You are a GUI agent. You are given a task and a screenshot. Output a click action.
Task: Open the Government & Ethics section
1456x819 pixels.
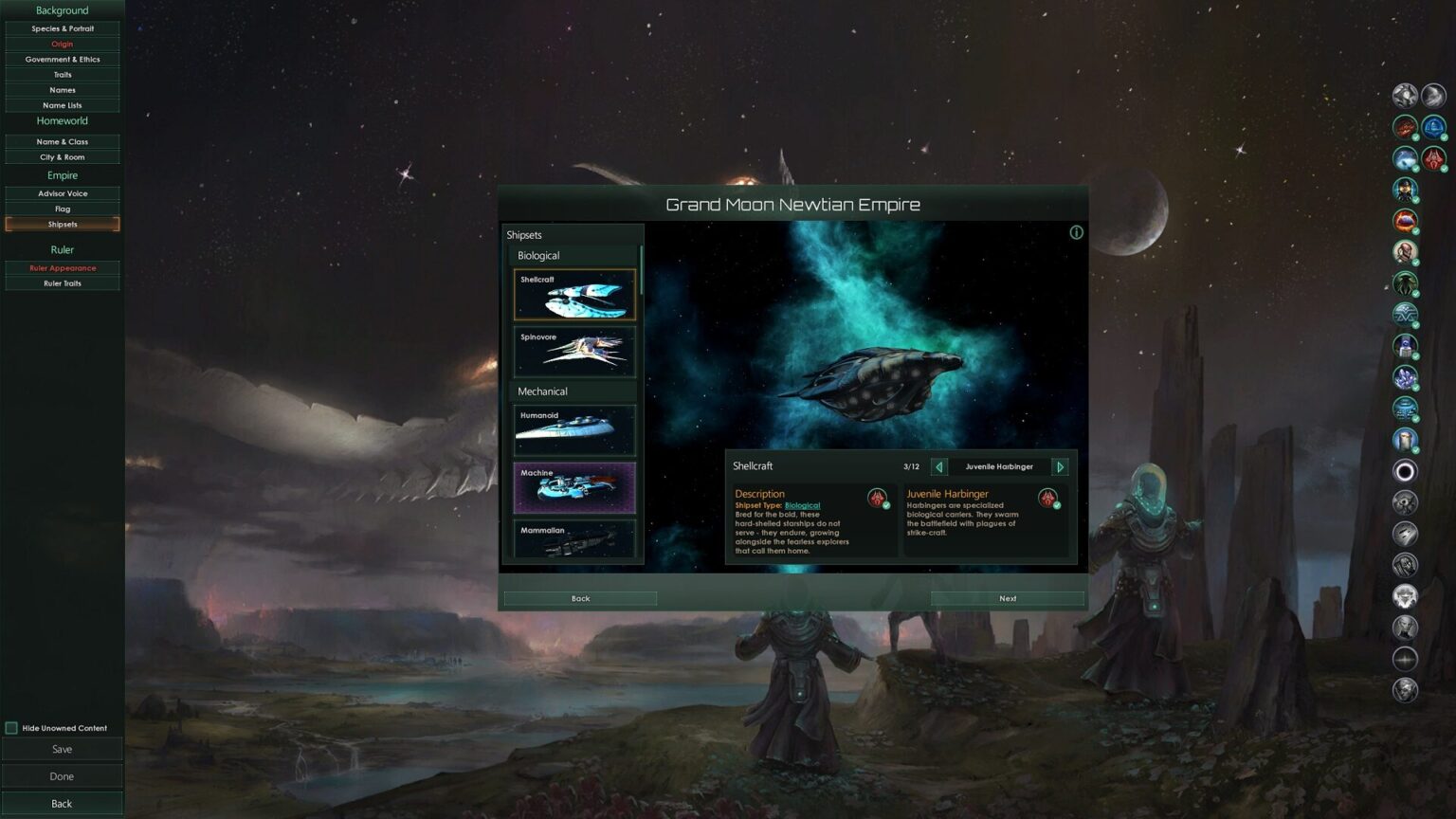pos(62,59)
